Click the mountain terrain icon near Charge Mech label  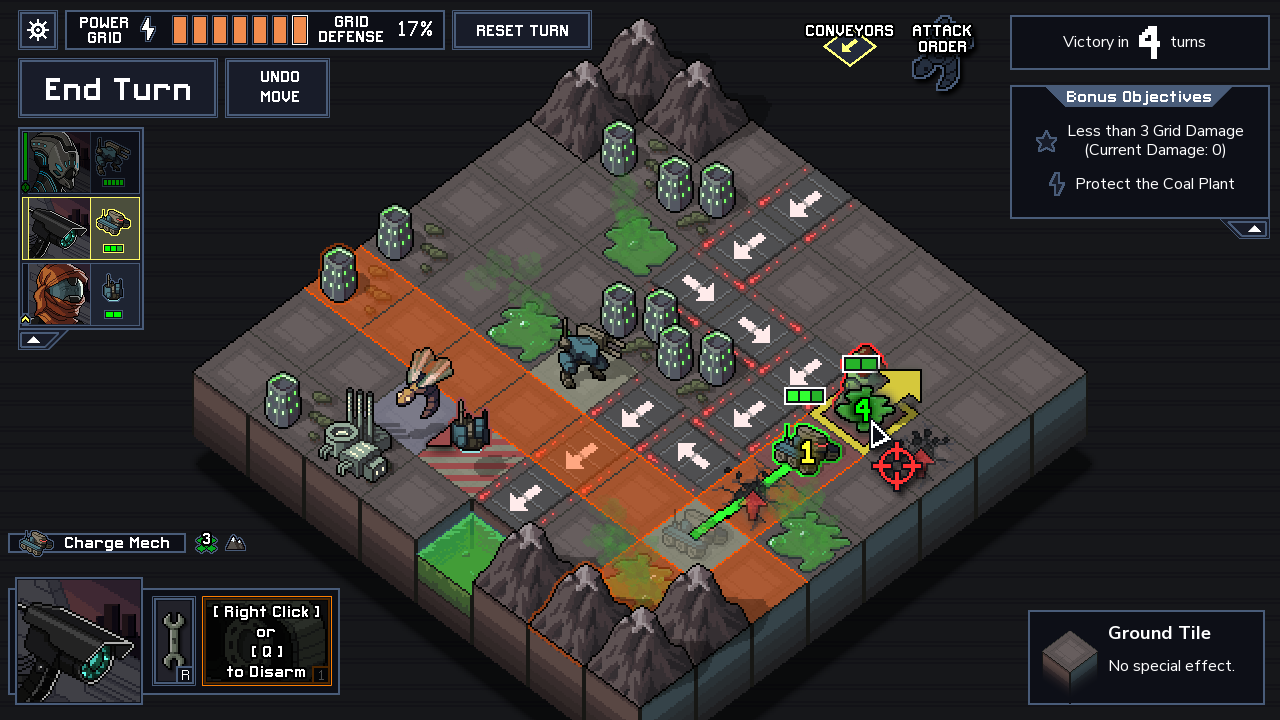[x=234, y=543]
